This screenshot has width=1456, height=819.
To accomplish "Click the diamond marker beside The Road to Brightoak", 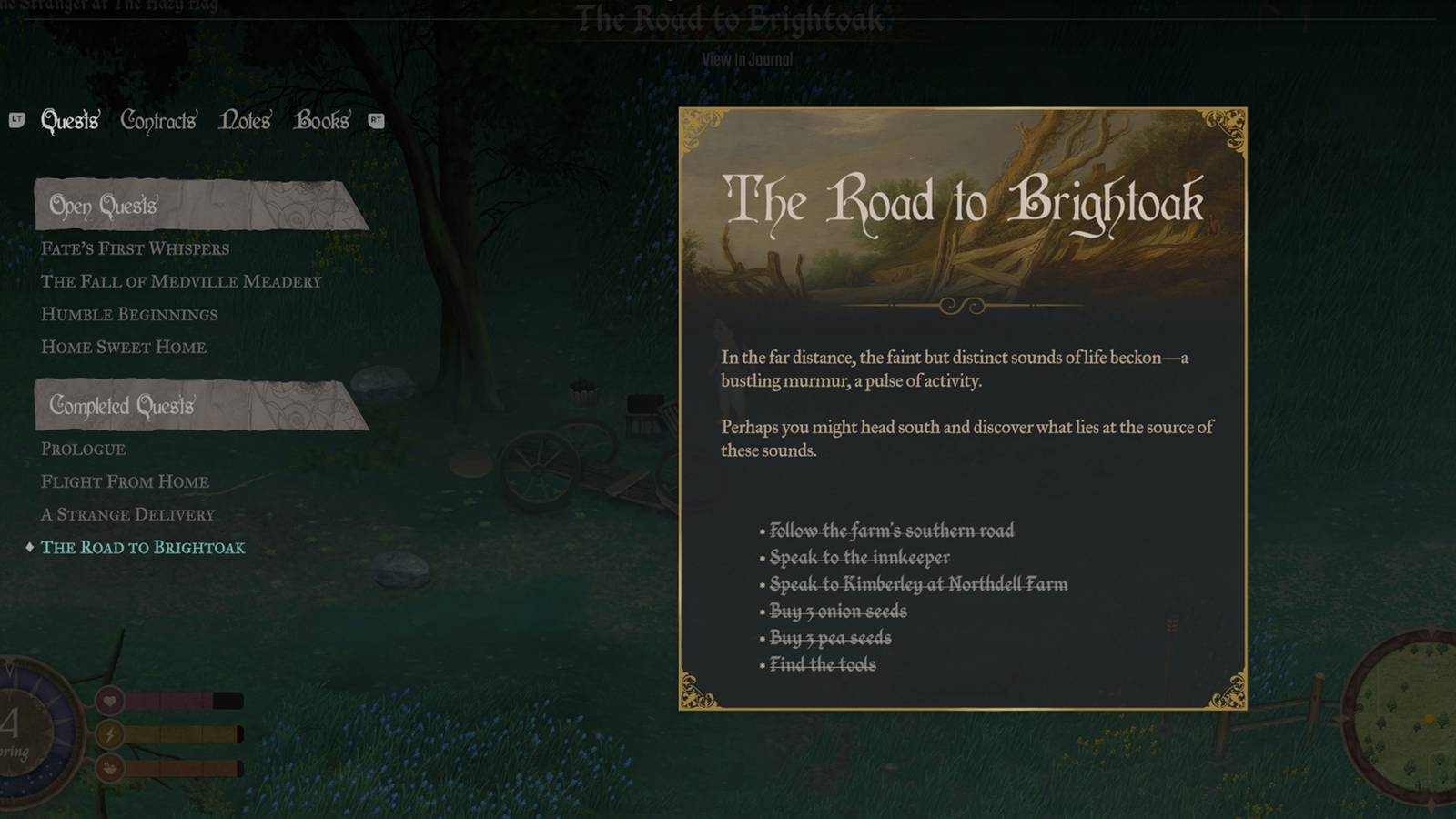I will (x=28, y=548).
